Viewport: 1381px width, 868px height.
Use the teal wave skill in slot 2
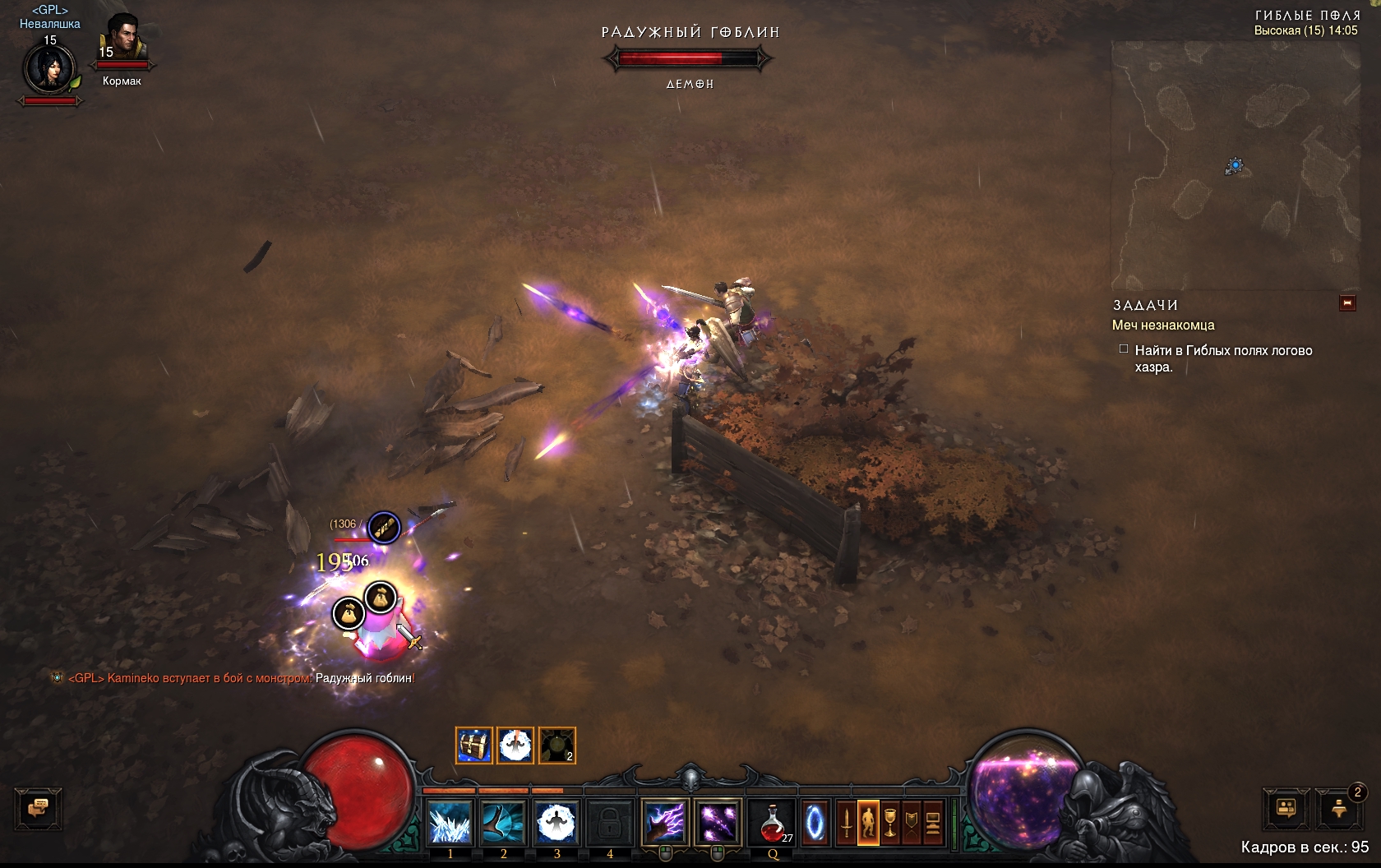point(503,822)
